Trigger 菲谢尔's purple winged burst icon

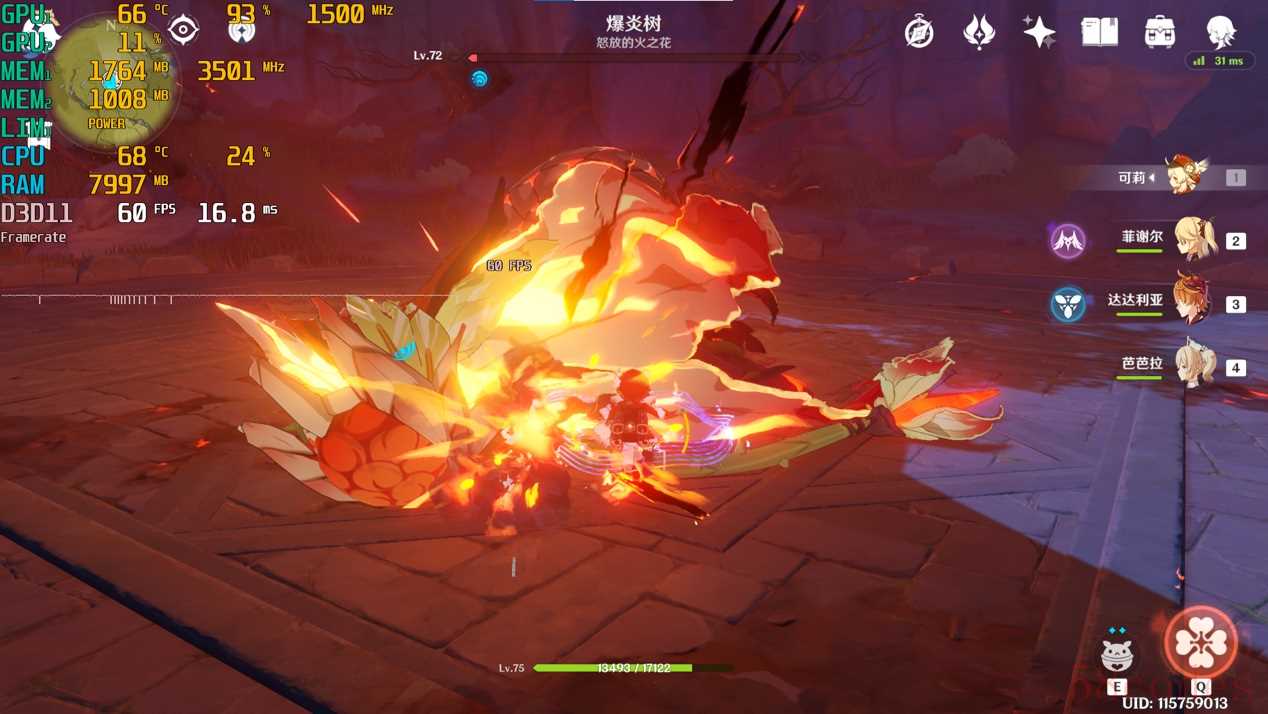(x=1068, y=241)
